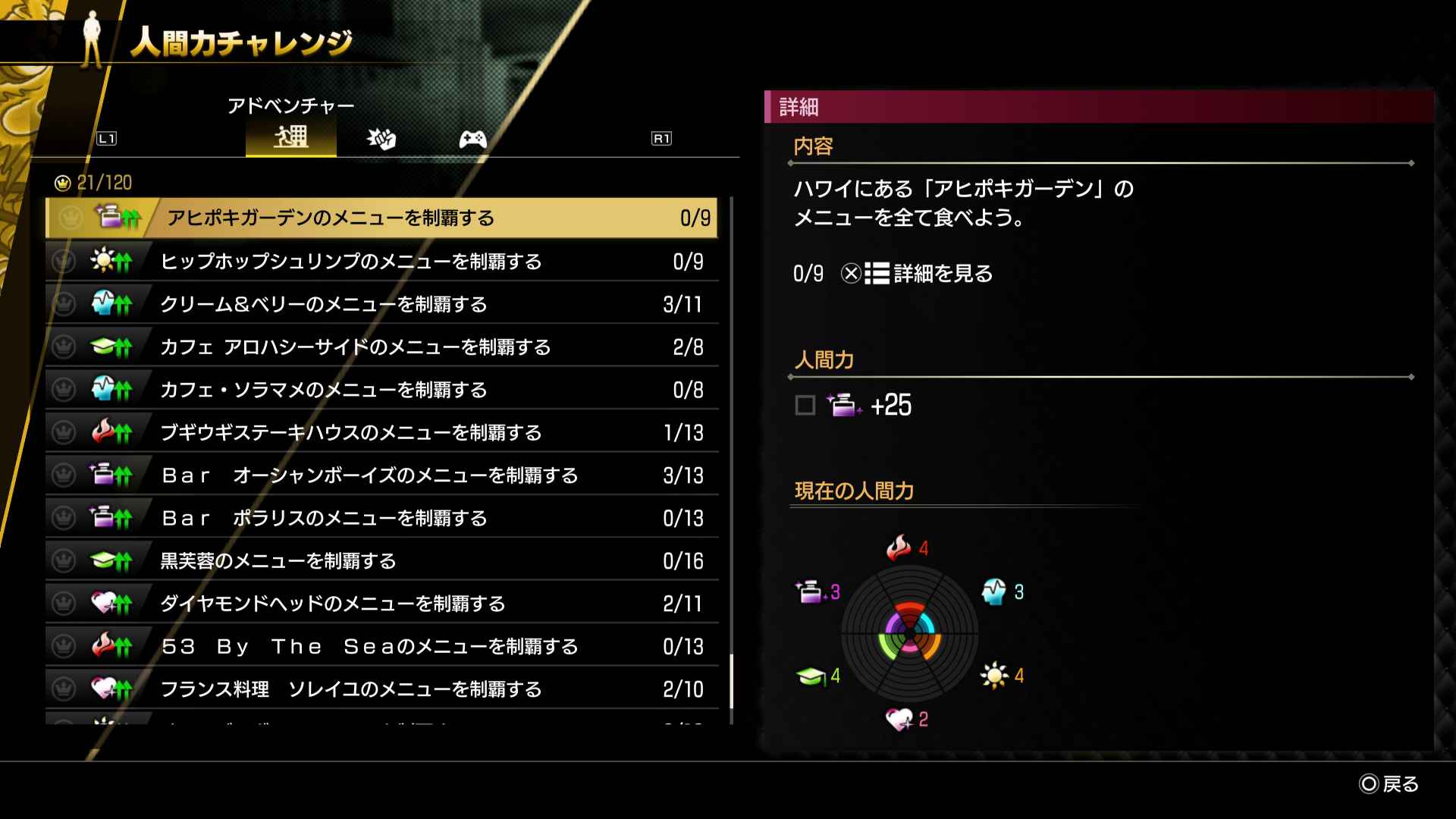1456x819 pixels.
Task: Click the crown icon beside アヒポキガーデン challenge
Action: point(69,218)
